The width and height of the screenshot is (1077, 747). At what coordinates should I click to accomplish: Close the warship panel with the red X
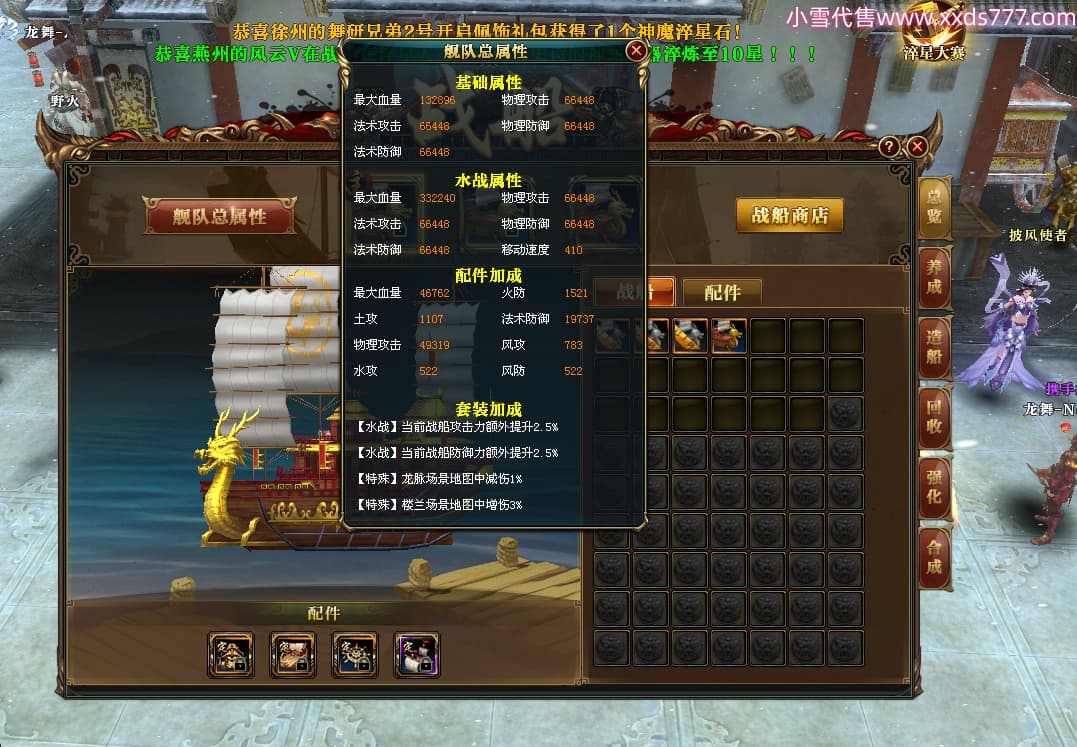pyautogui.click(x=917, y=147)
